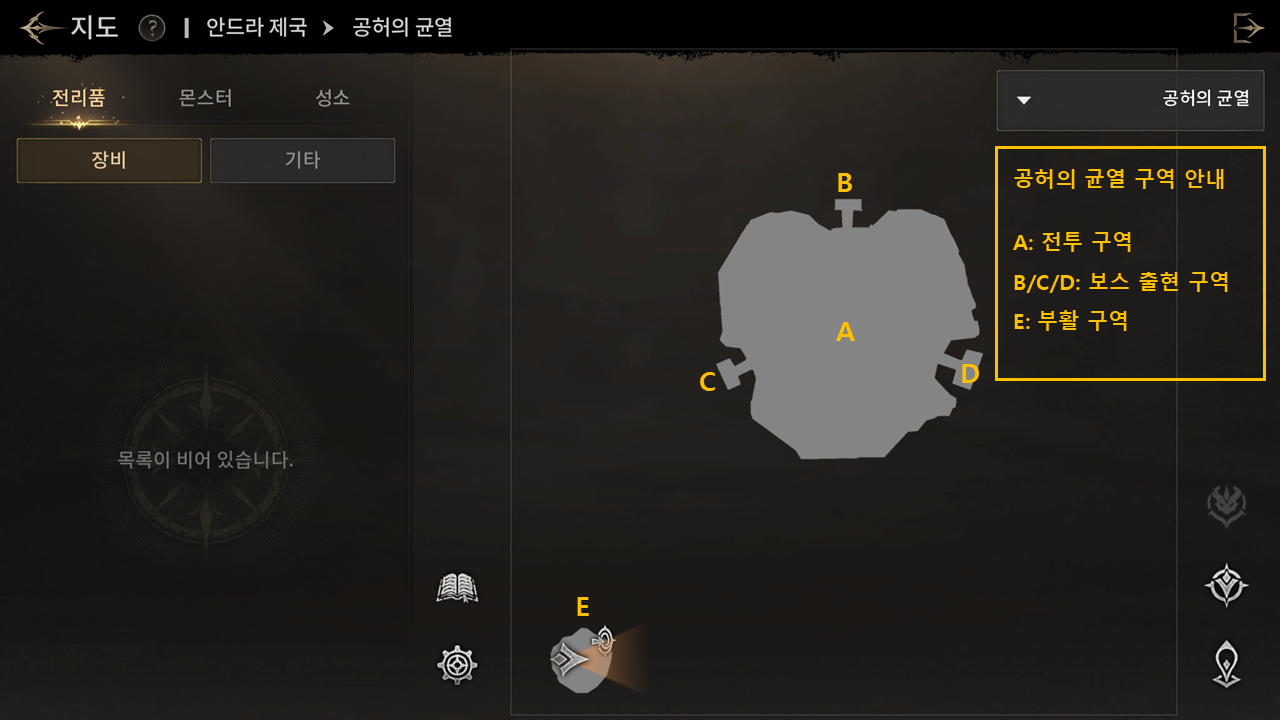Select the dimmed boss head icon
This screenshot has height=720, width=1280.
[1226, 506]
